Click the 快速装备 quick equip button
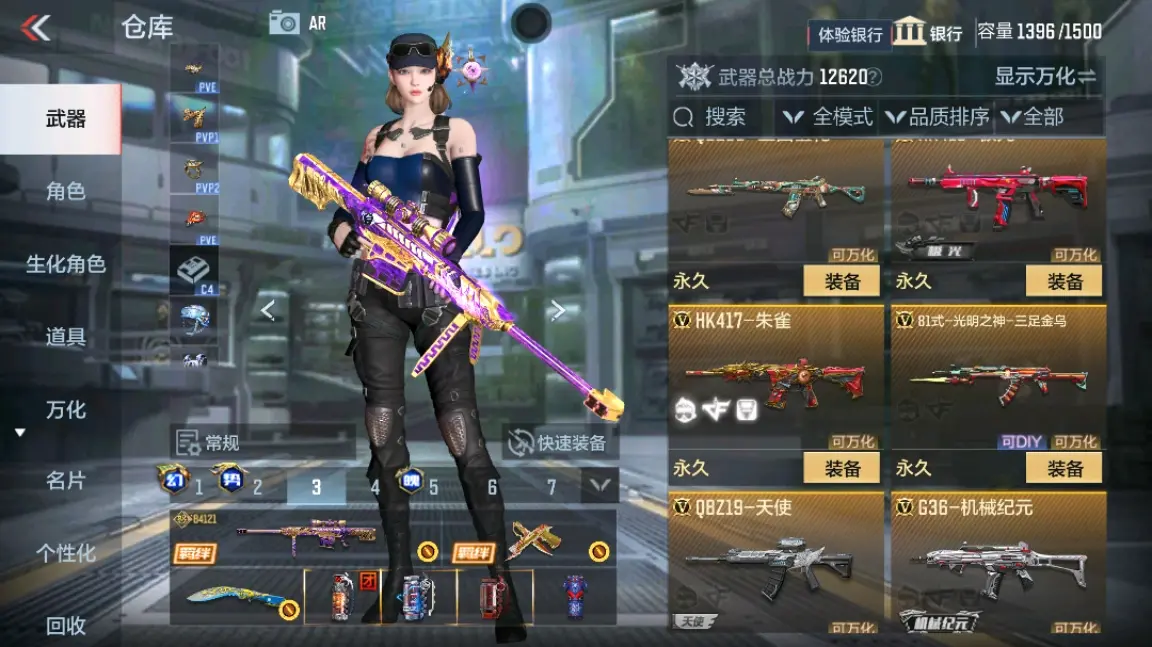The width and height of the screenshot is (1152, 647). pyautogui.click(x=561, y=443)
